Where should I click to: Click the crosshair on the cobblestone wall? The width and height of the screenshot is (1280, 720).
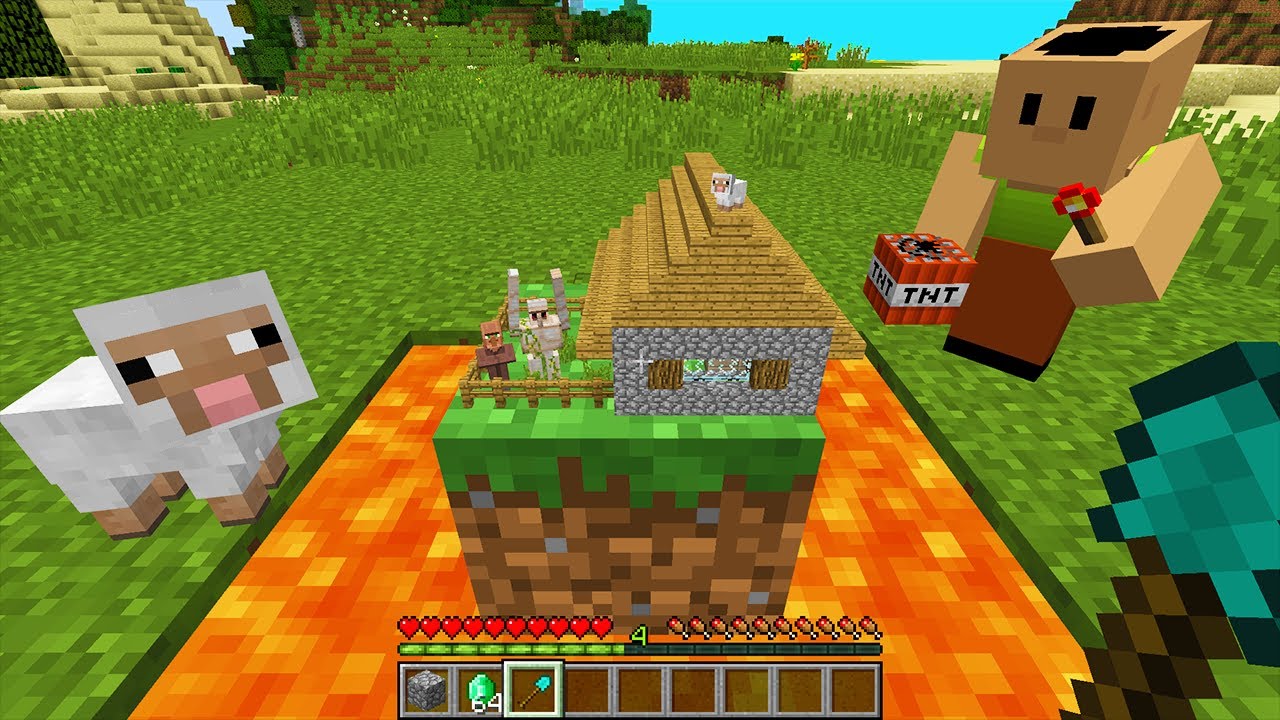pyautogui.click(x=640, y=360)
